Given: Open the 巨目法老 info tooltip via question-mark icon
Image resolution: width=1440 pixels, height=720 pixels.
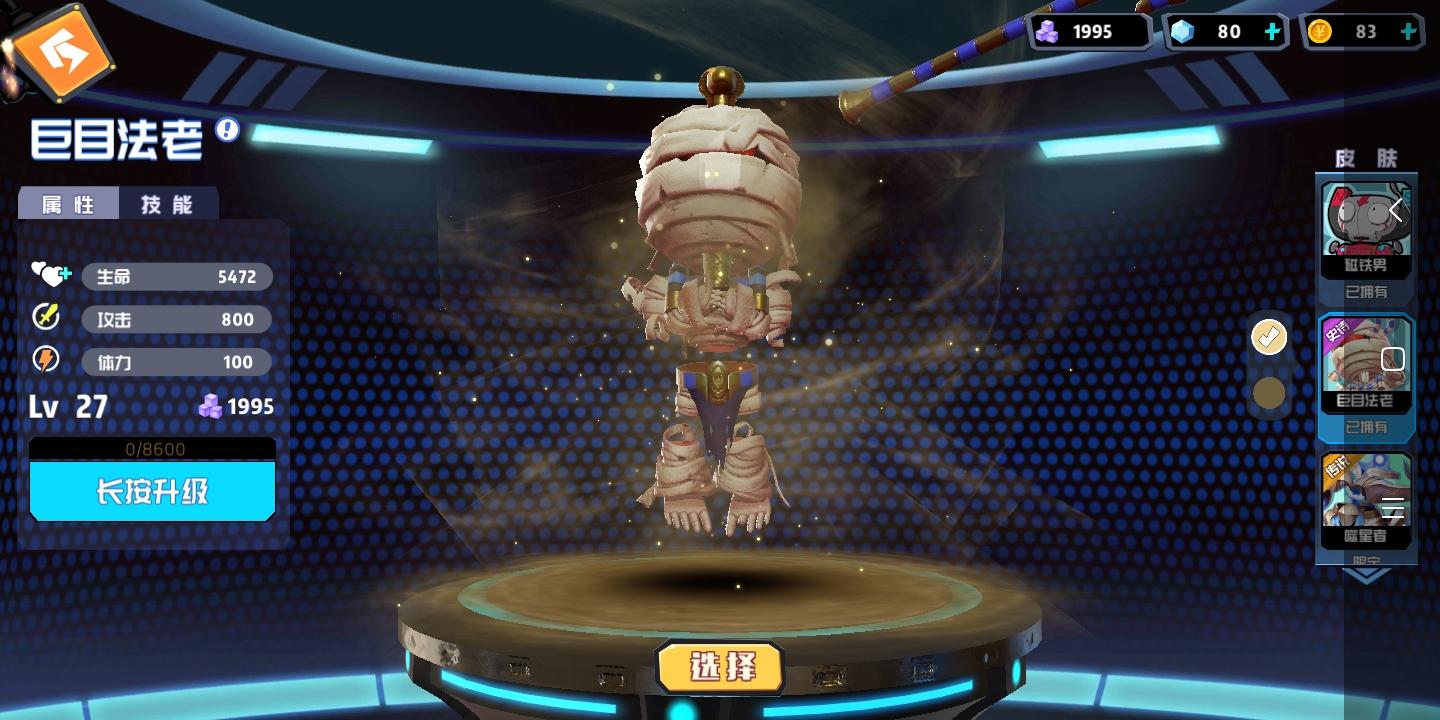Looking at the screenshot, I should coord(228,131).
